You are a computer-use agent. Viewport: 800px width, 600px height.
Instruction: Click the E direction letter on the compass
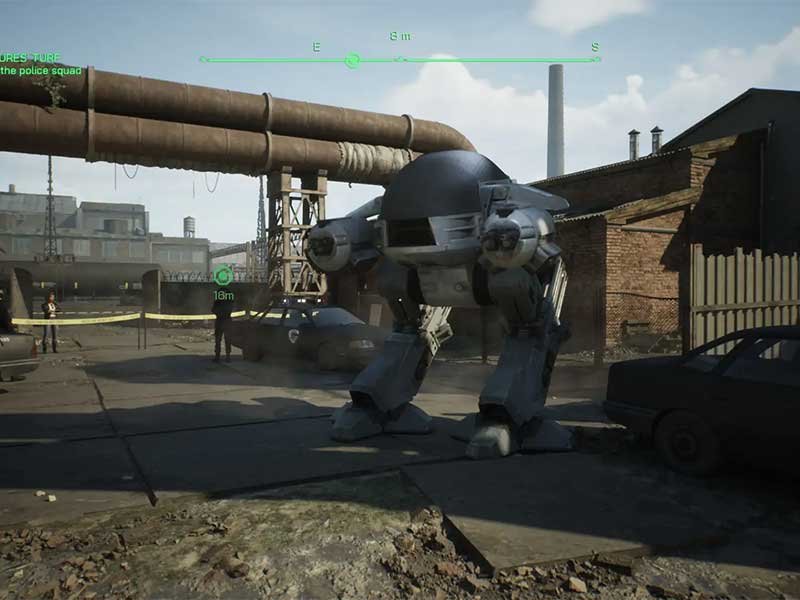(317, 47)
